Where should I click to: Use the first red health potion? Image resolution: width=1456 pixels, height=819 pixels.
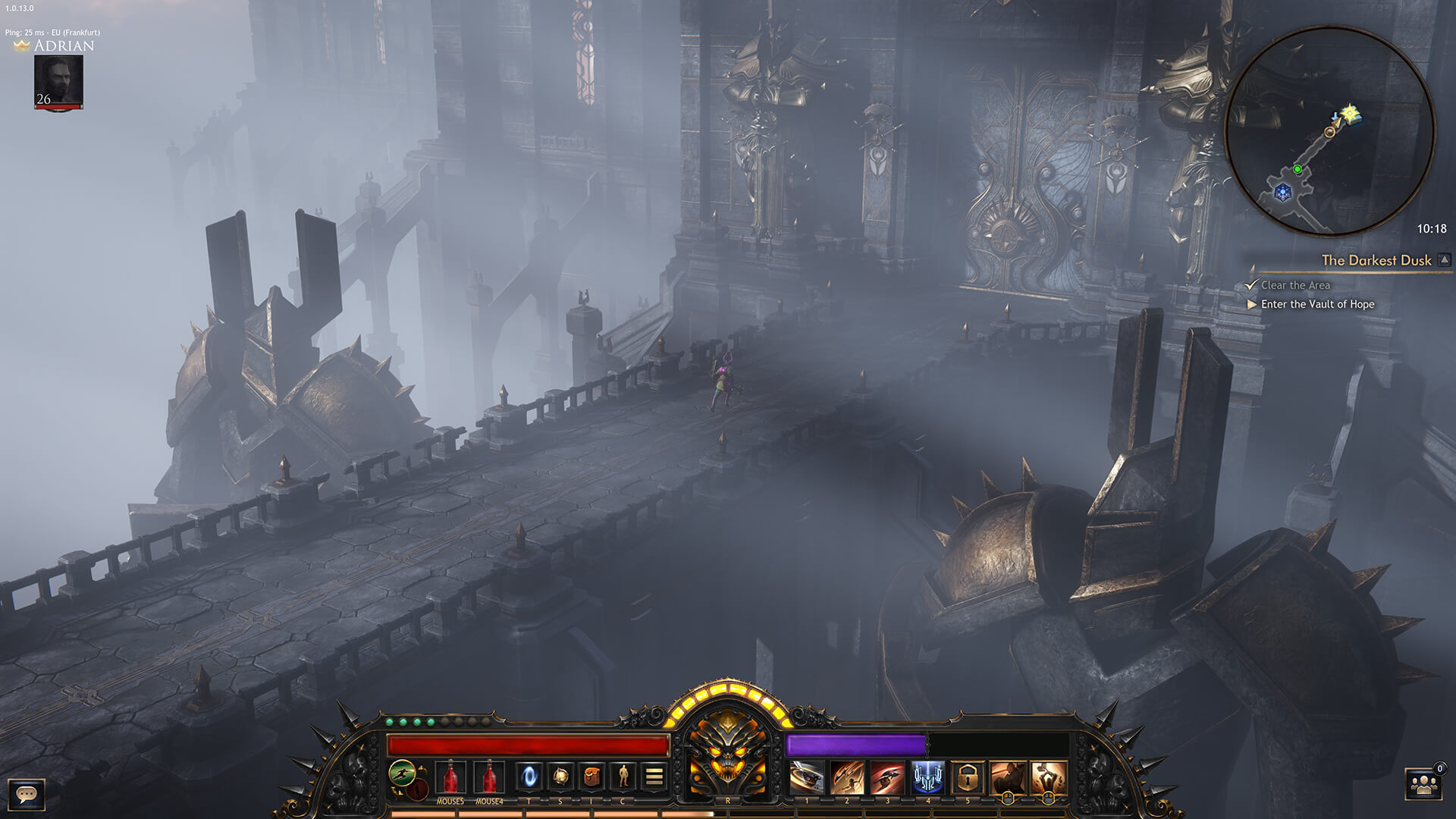click(x=450, y=777)
